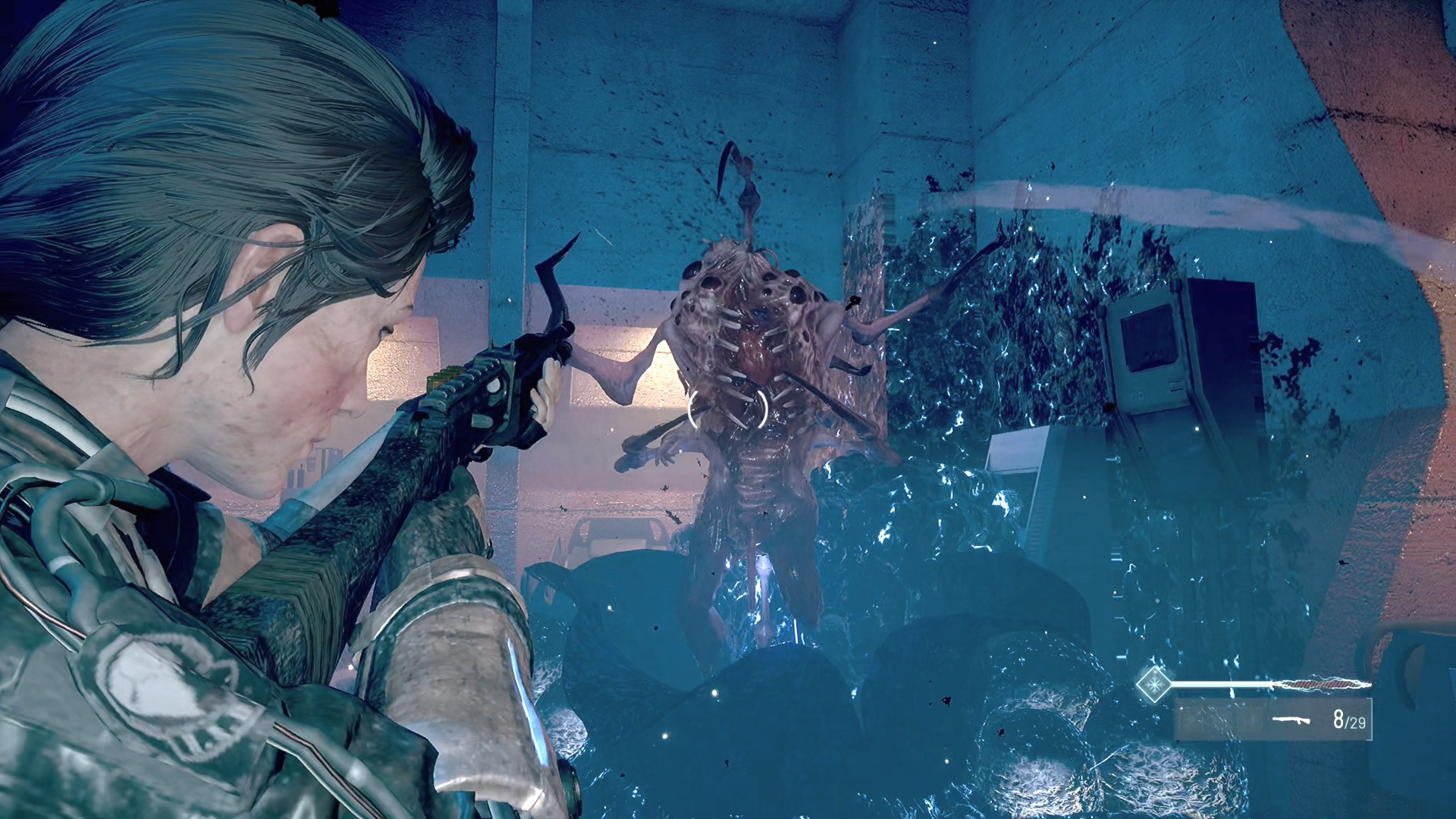Click the shotgun weapon icon
1456x819 pixels.
pos(1291,720)
